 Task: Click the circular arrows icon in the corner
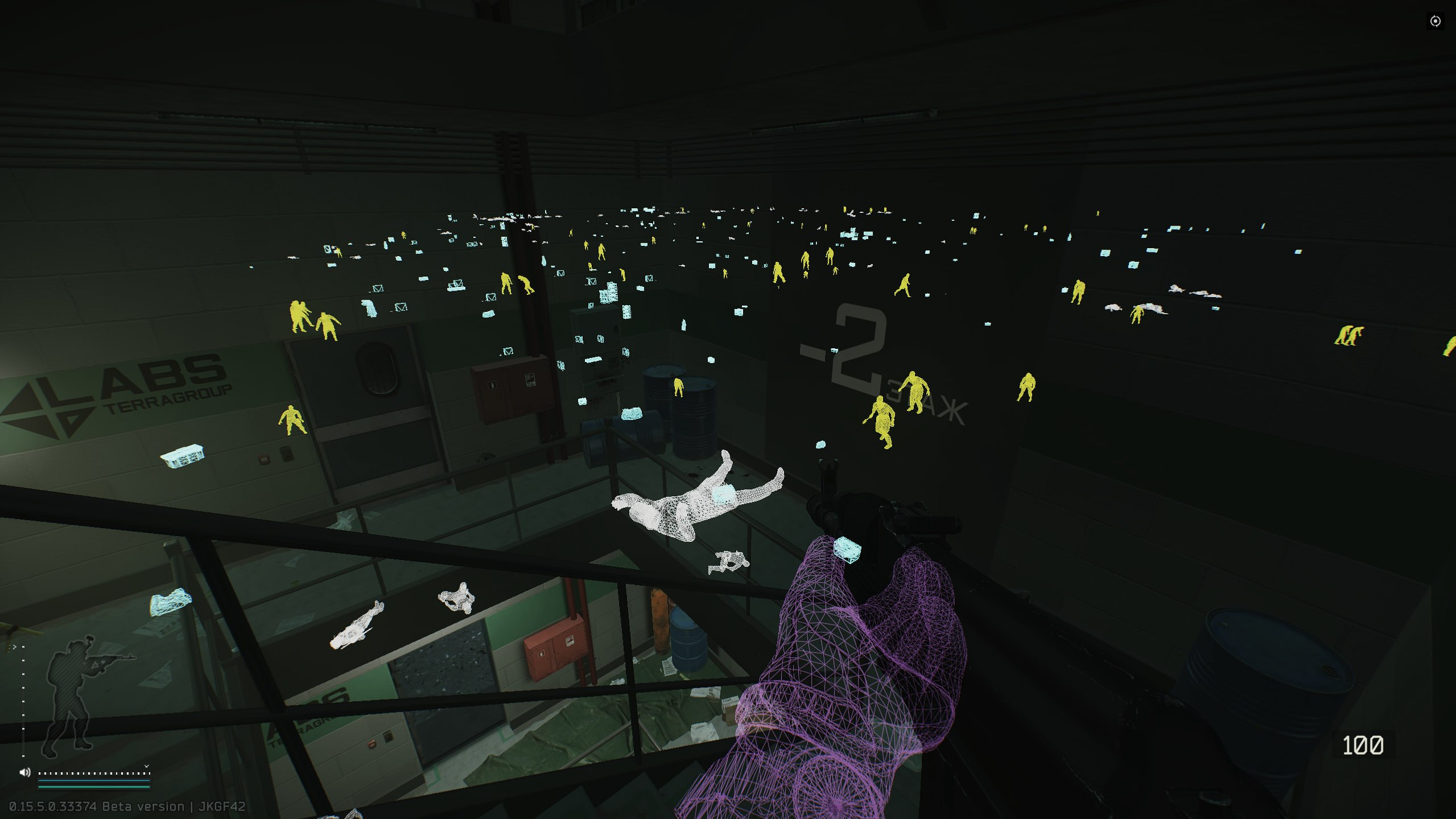(x=1435, y=22)
